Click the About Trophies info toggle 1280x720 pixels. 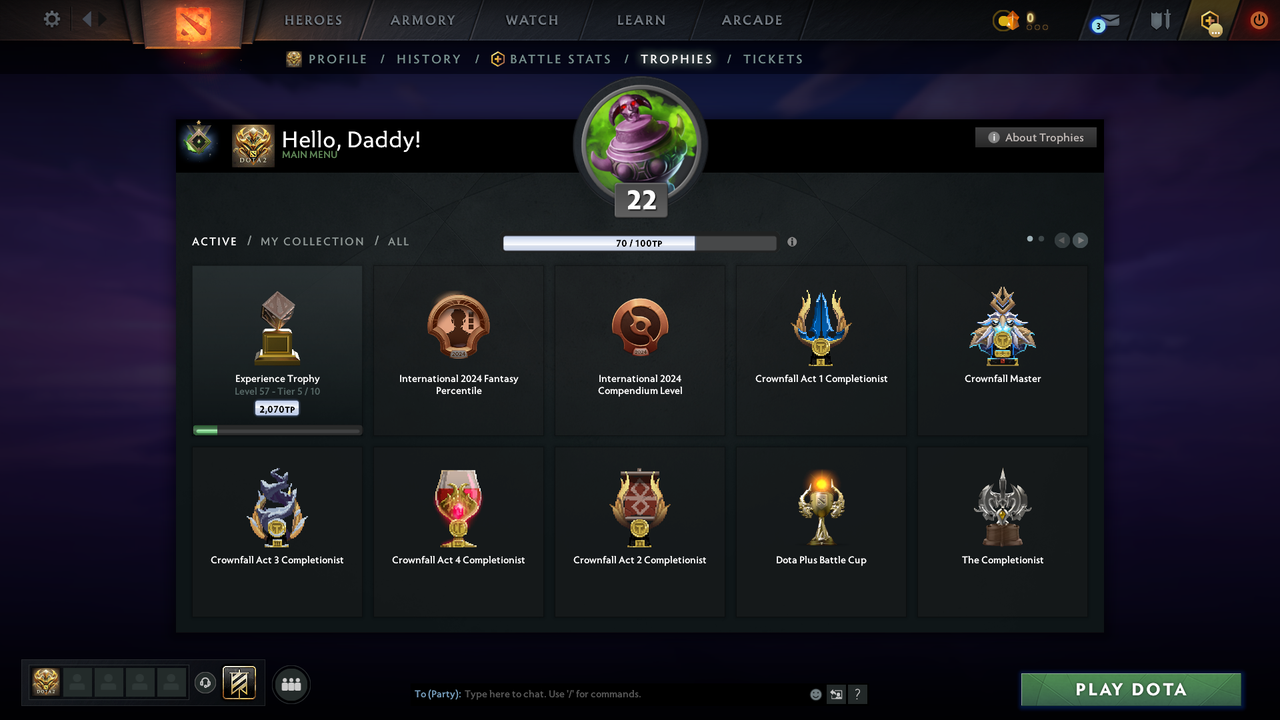[x=1035, y=137]
